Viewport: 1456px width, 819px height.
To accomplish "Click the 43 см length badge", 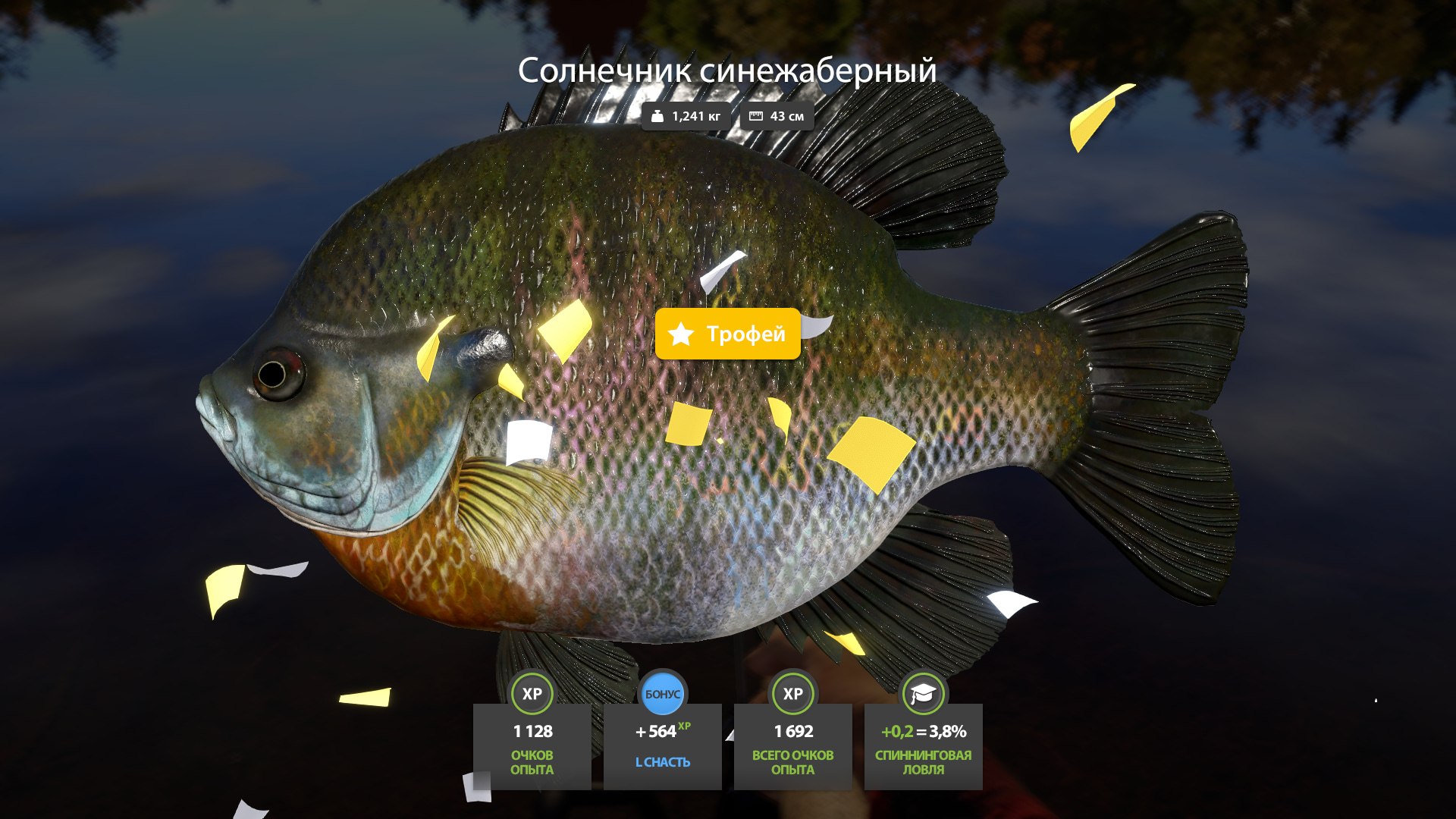I will pyautogui.click(x=776, y=116).
